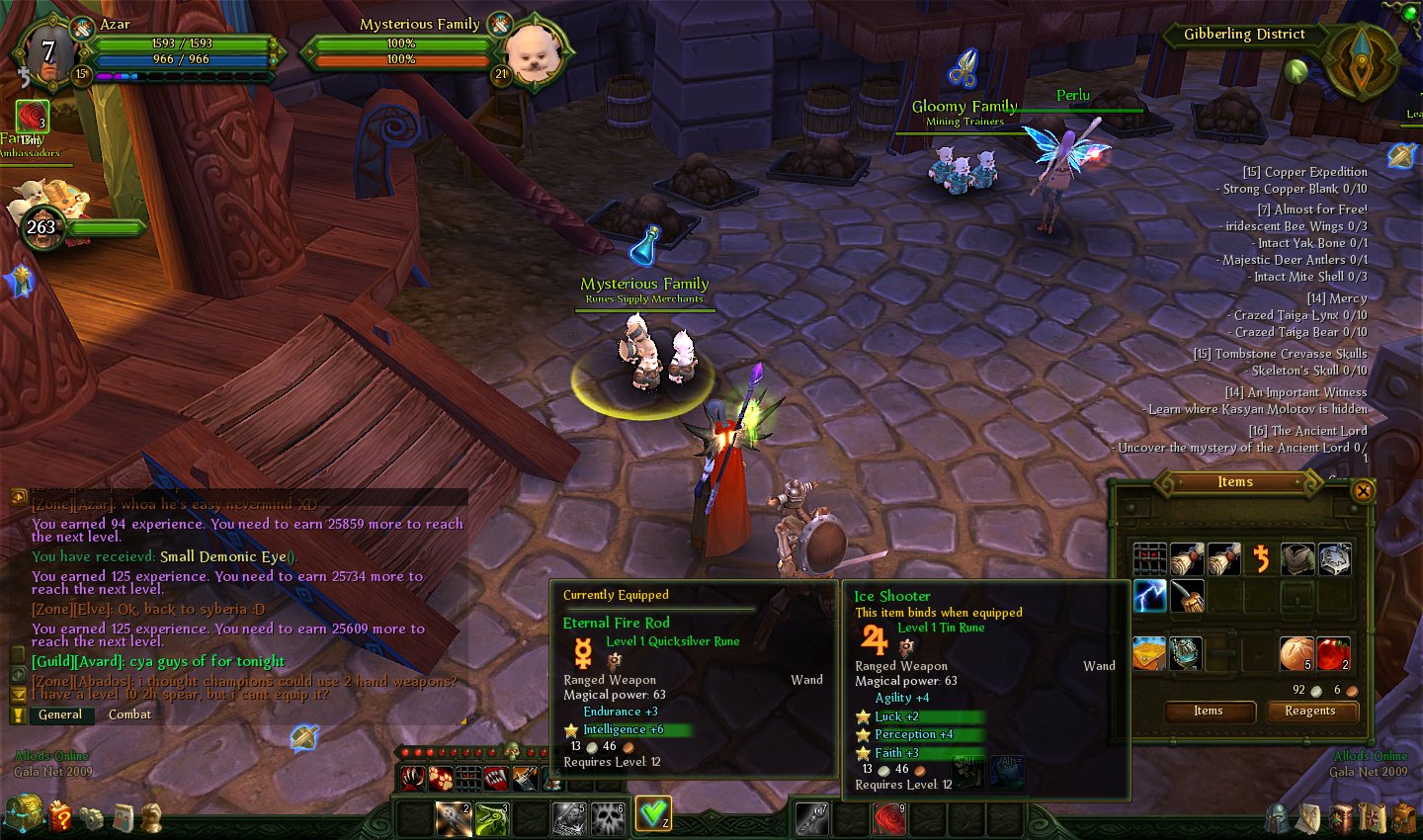Select the Items tab in the bag
Viewport: 1423px width, 840px height.
tap(1209, 712)
